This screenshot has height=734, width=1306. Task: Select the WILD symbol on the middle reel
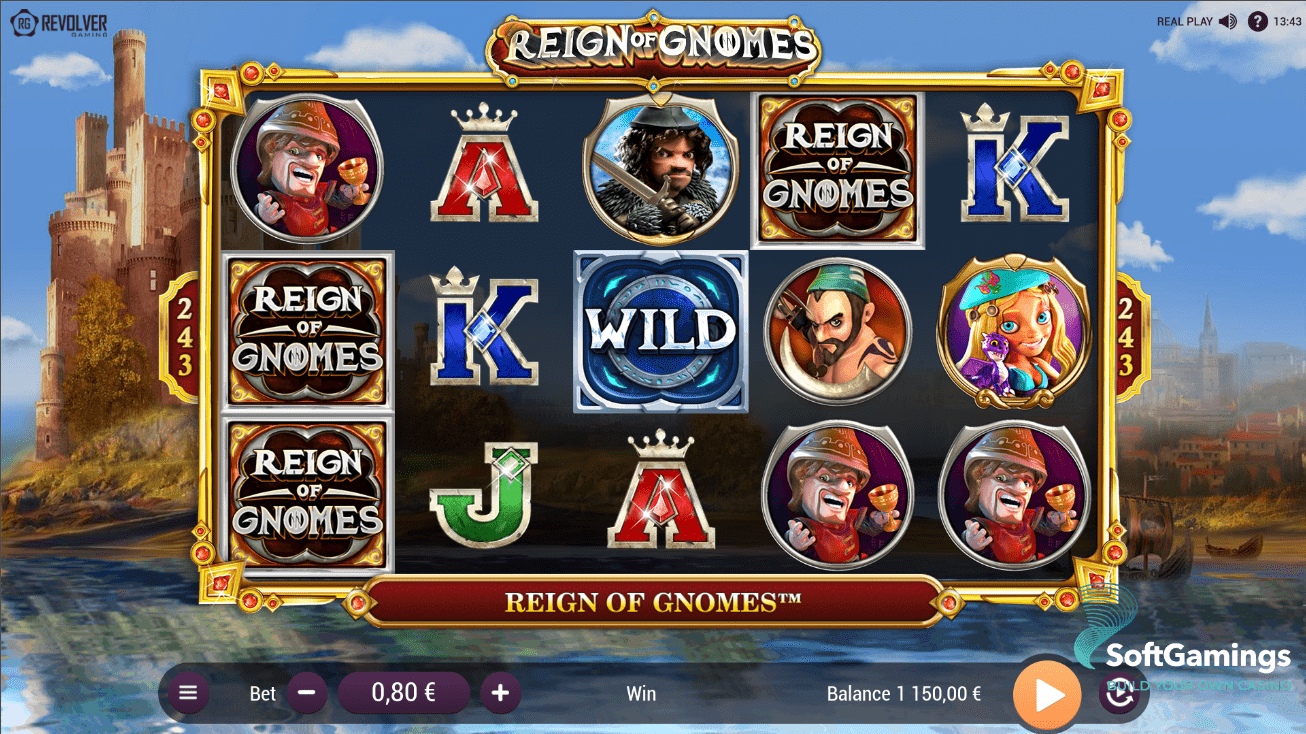coord(660,331)
